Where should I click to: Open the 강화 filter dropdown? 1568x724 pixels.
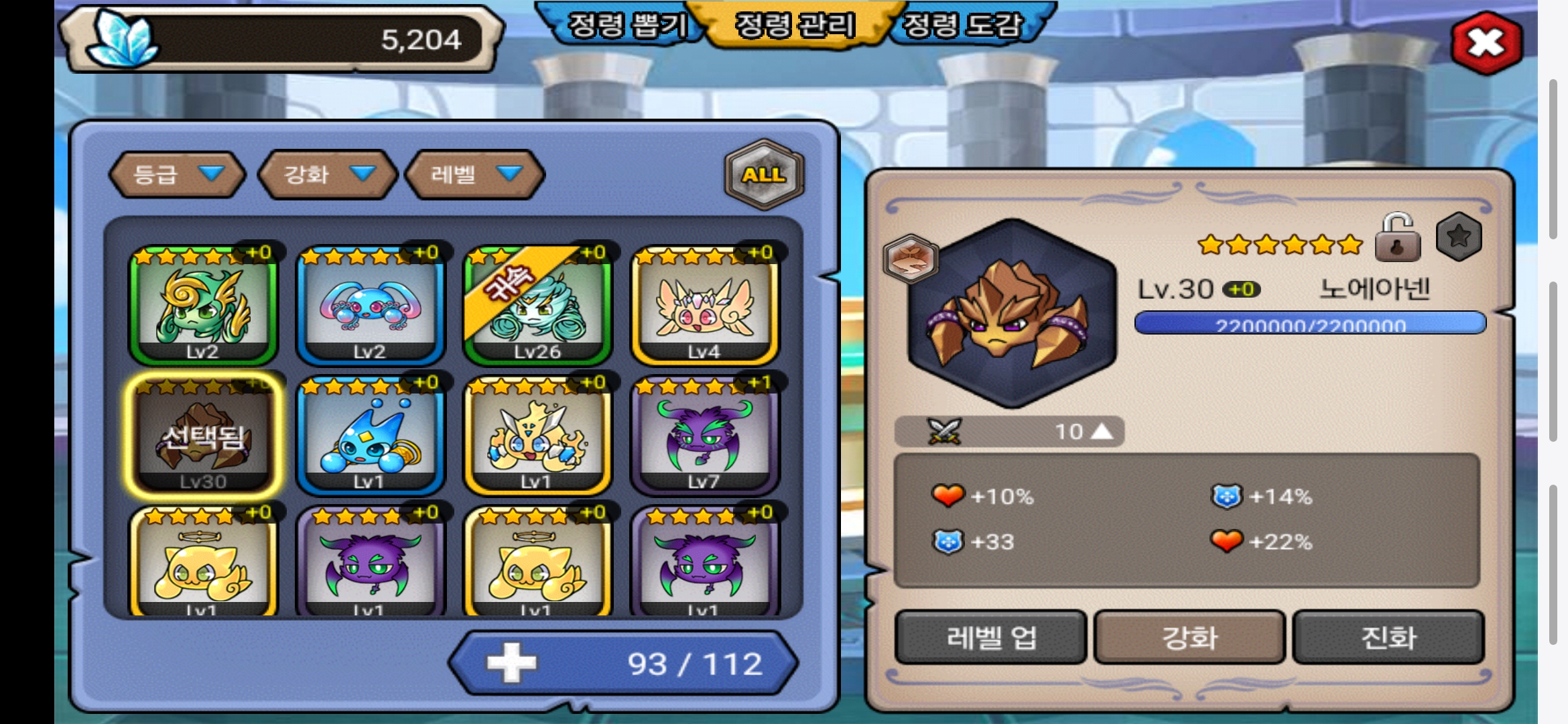pos(328,175)
